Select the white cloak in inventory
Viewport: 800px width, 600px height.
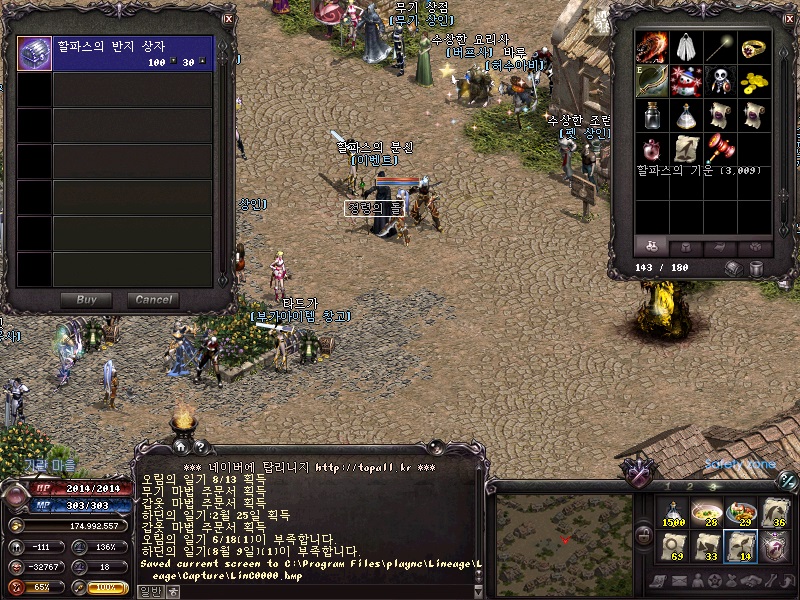[x=685, y=48]
